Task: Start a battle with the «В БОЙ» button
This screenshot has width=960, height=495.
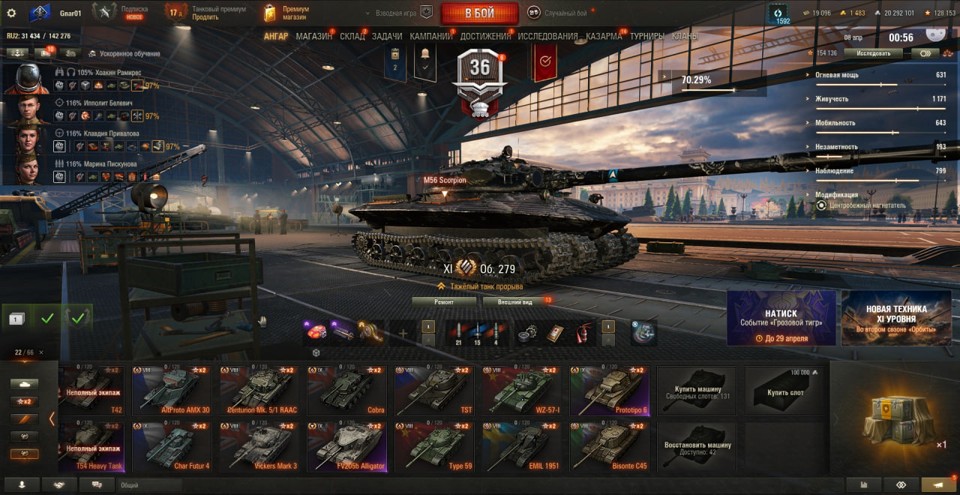Action: pyautogui.click(x=480, y=13)
